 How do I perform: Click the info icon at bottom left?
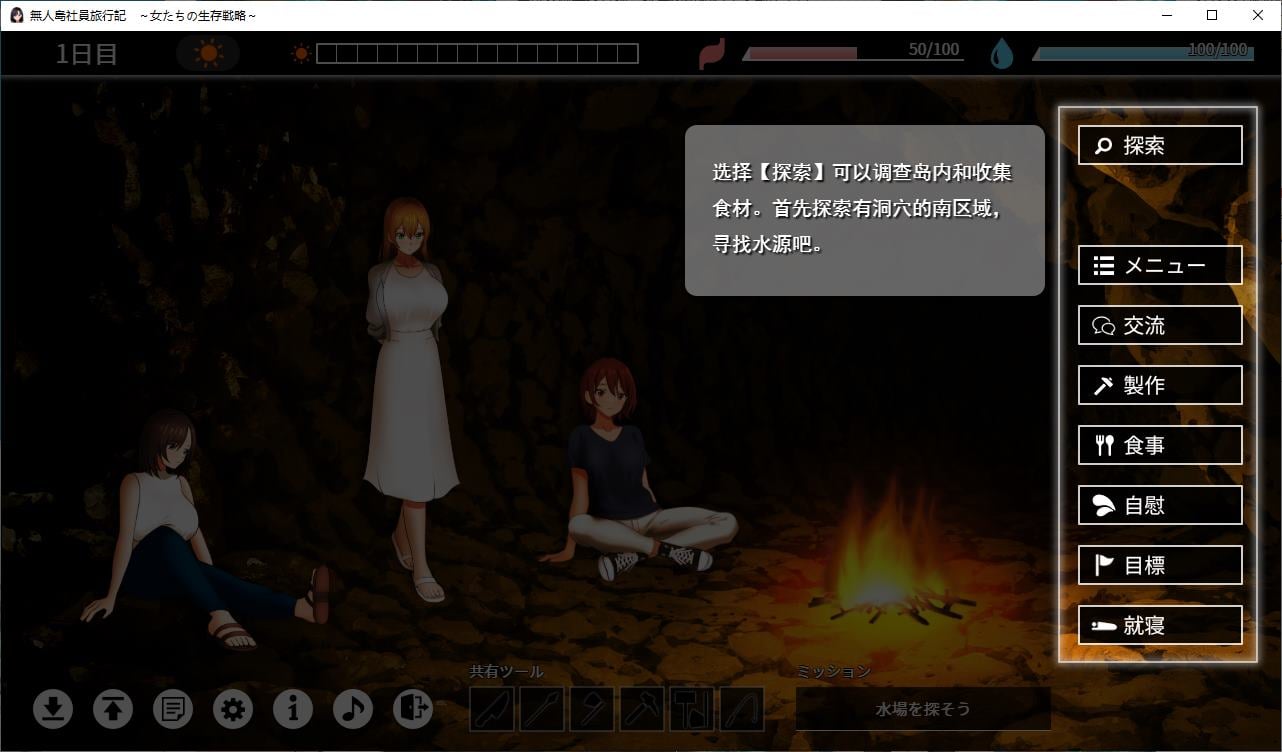293,709
